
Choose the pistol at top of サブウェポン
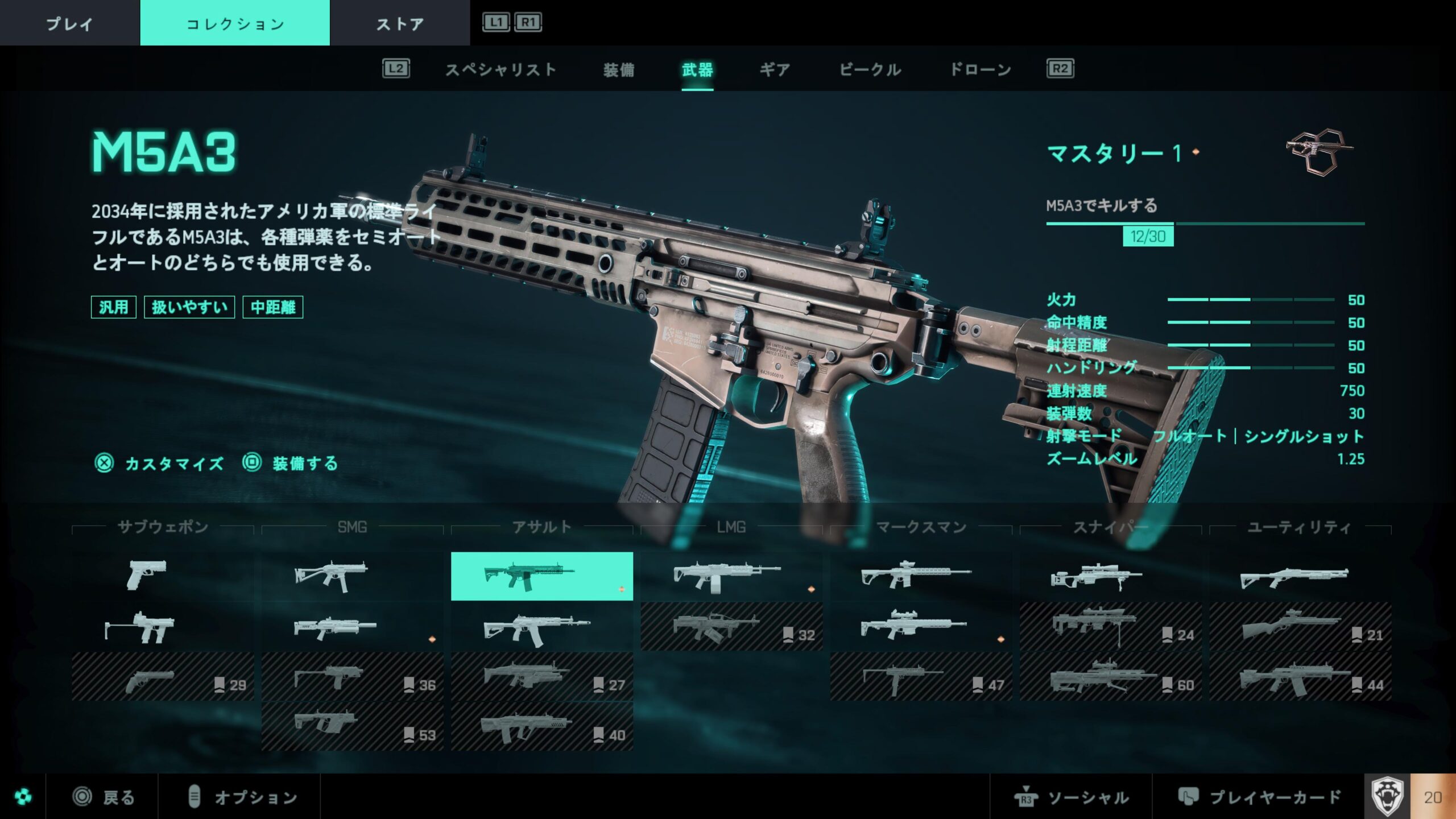pos(163,576)
